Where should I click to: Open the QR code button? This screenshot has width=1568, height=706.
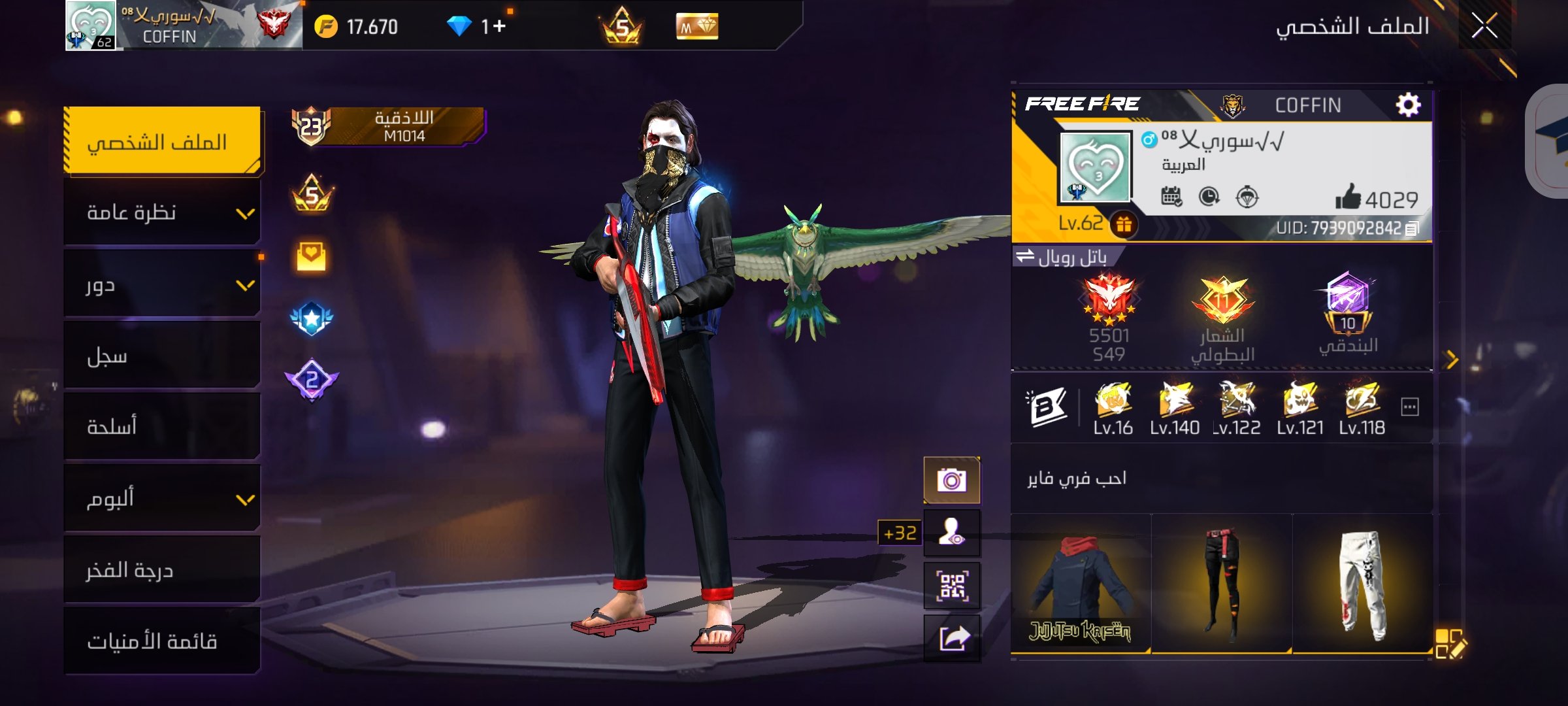coord(952,585)
